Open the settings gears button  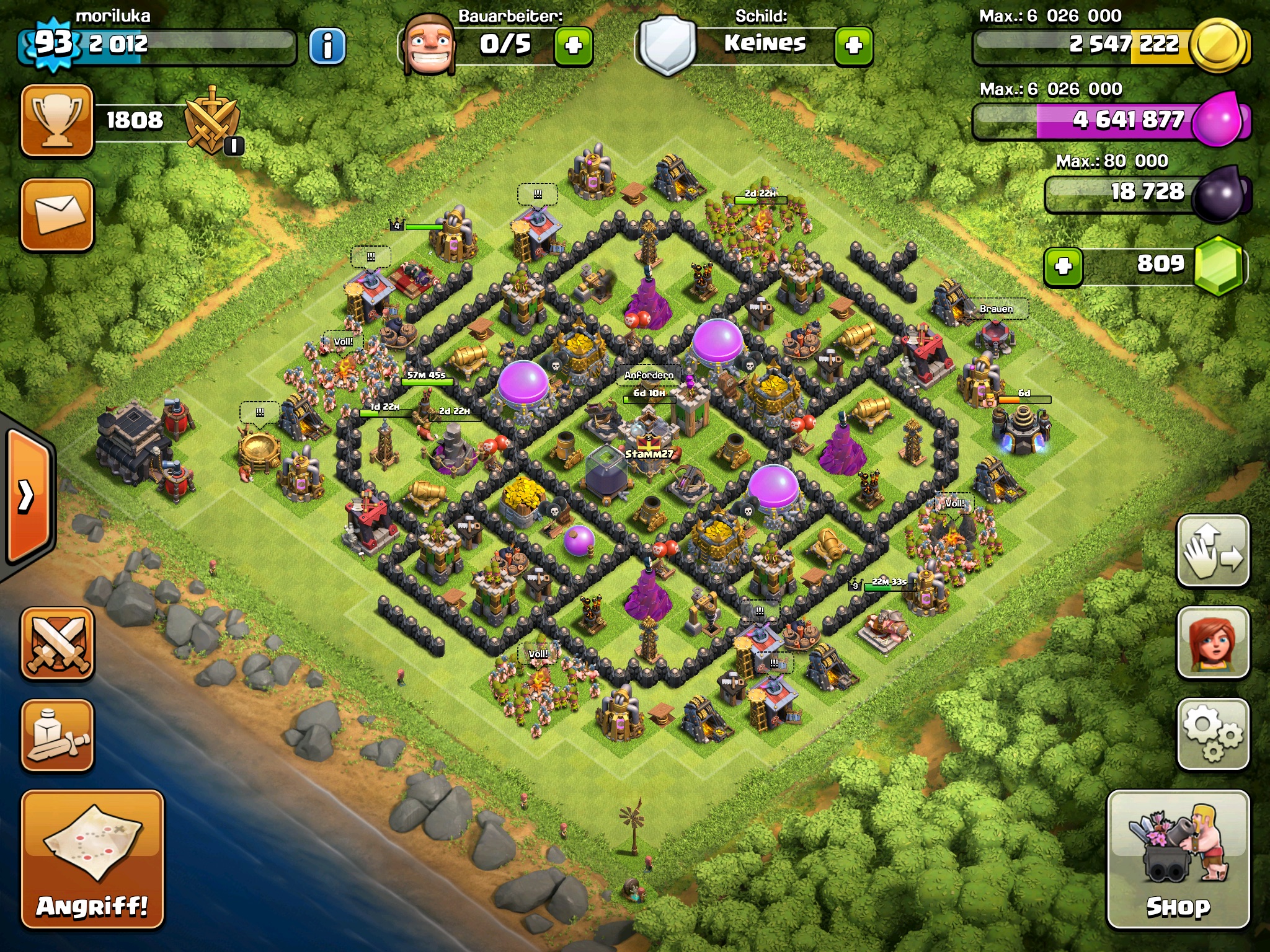tap(1212, 734)
